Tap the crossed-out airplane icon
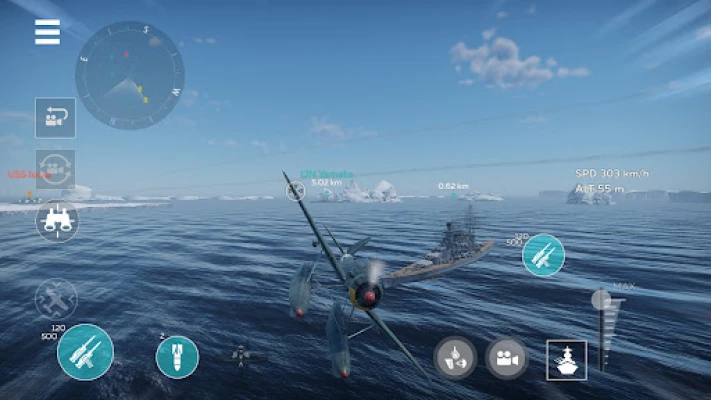 56,298
